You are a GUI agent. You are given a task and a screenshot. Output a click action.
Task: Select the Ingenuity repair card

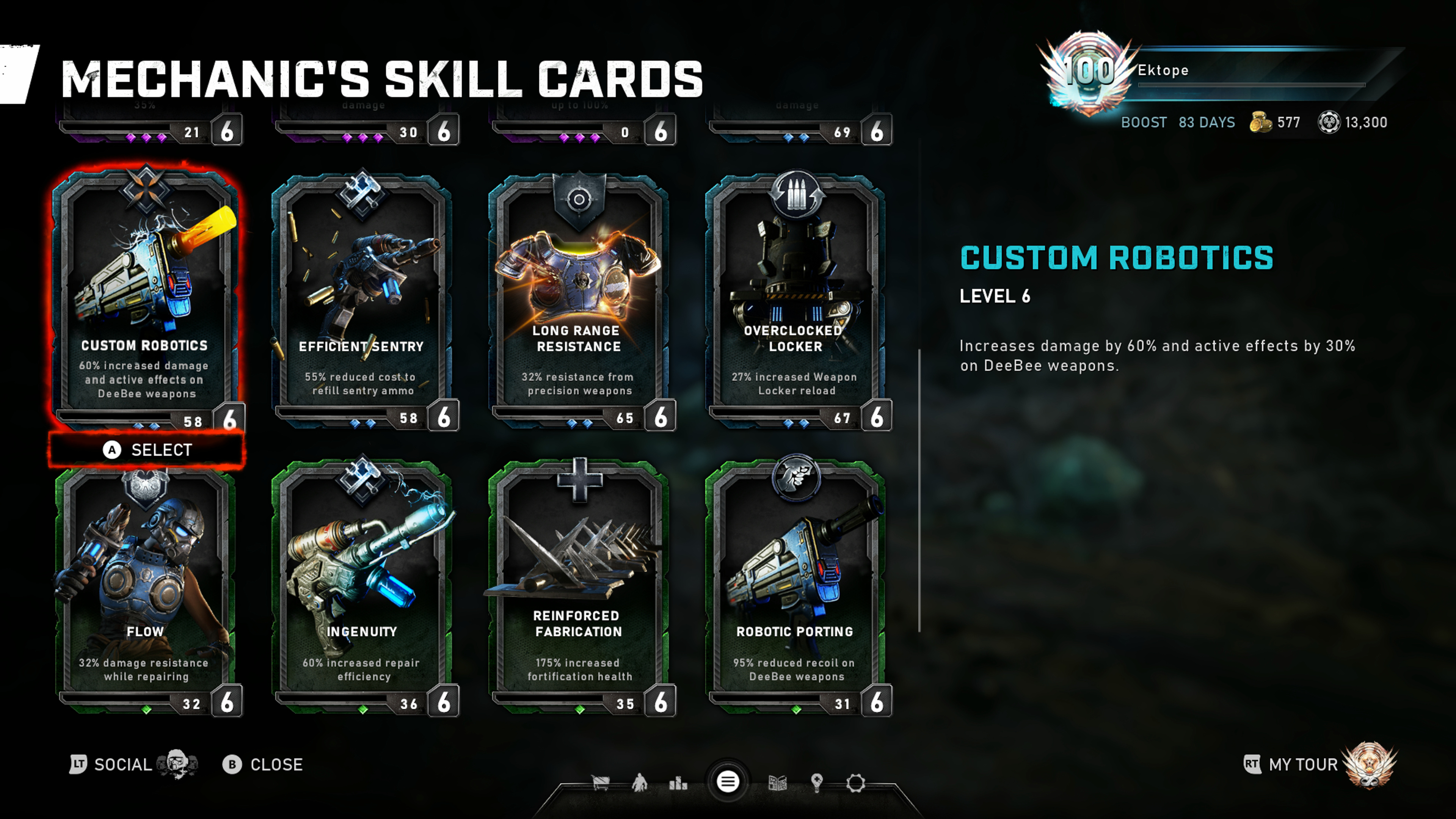click(362, 588)
